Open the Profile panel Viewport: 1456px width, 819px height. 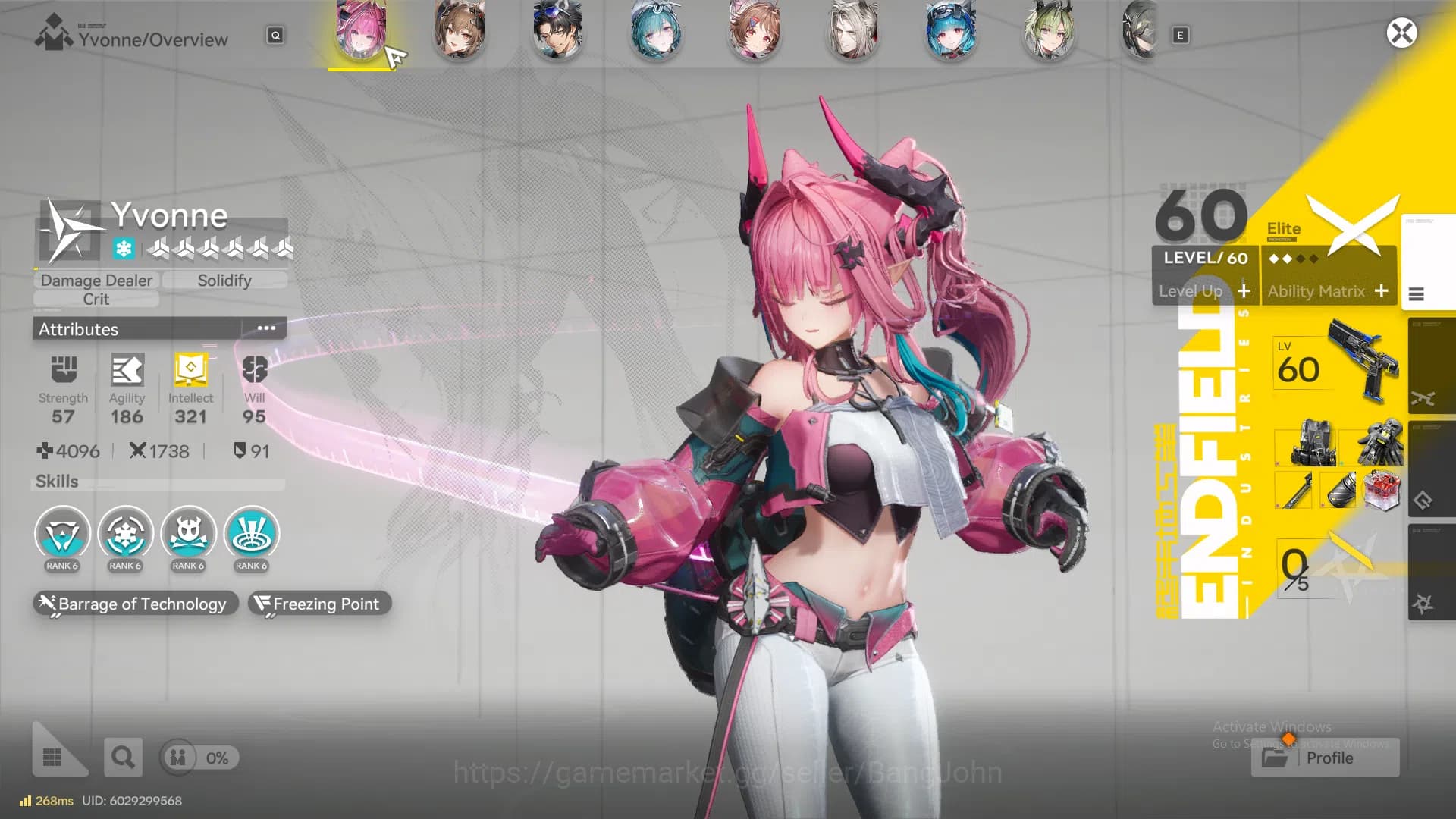coord(1324,758)
